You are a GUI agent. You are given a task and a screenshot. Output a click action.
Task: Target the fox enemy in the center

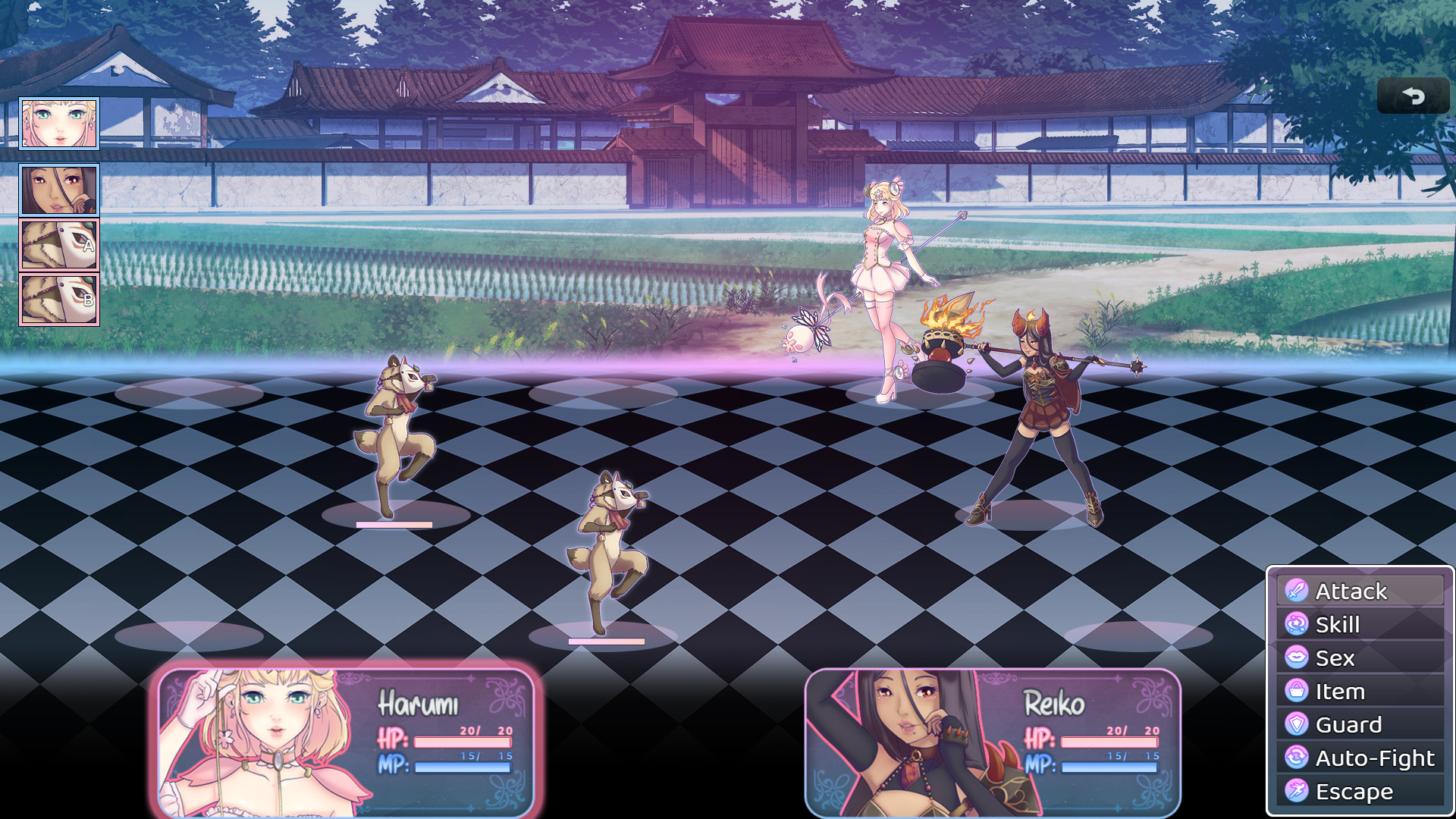tap(607, 546)
